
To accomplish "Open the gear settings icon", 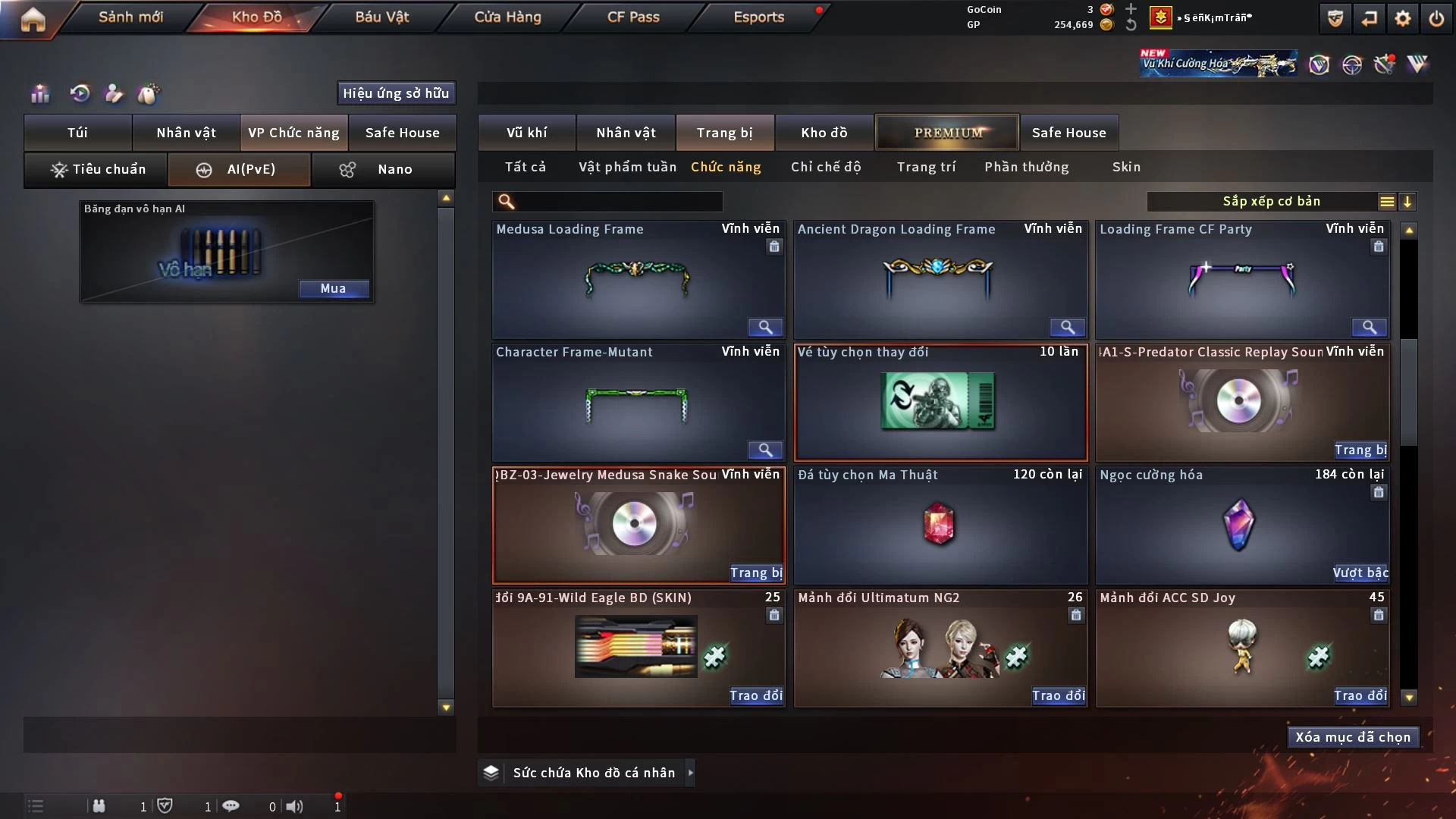I will pyautogui.click(x=1403, y=18).
